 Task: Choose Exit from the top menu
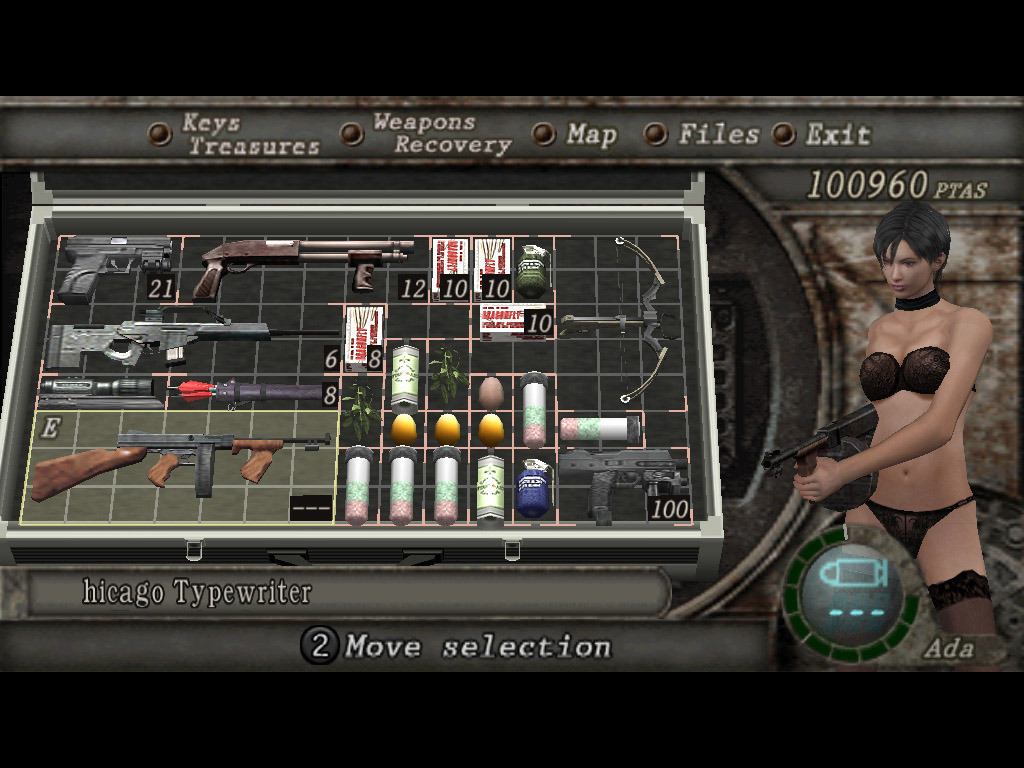837,134
